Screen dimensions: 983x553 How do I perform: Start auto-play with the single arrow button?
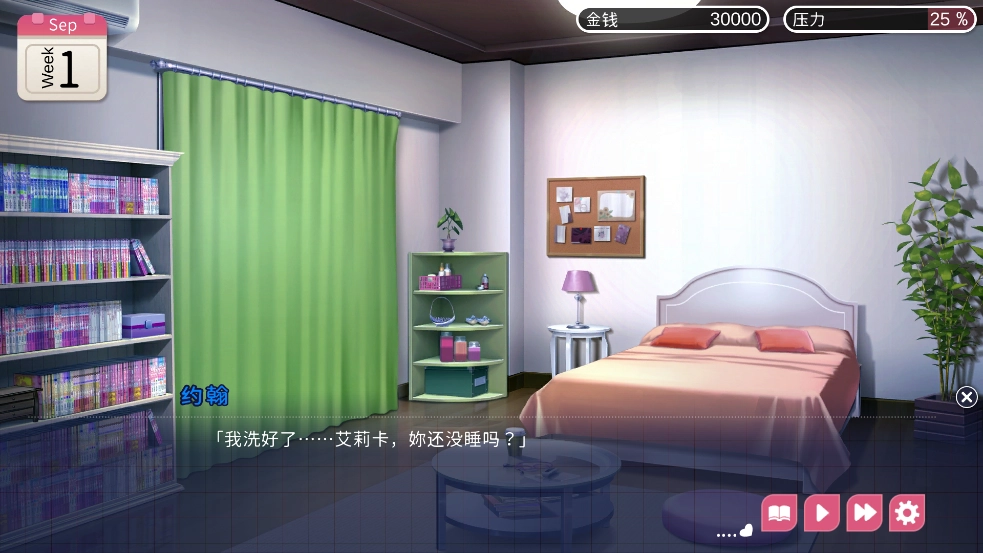821,514
